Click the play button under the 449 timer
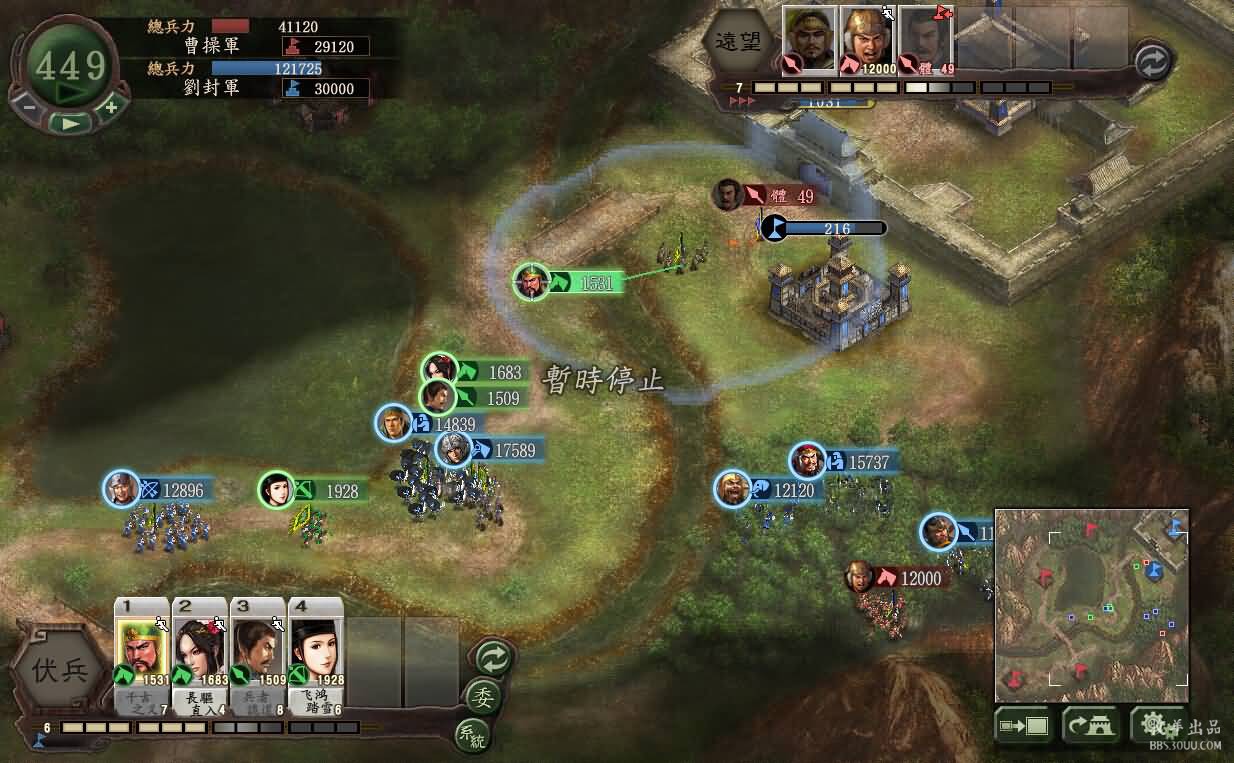The width and height of the screenshot is (1234, 763). [x=69, y=123]
